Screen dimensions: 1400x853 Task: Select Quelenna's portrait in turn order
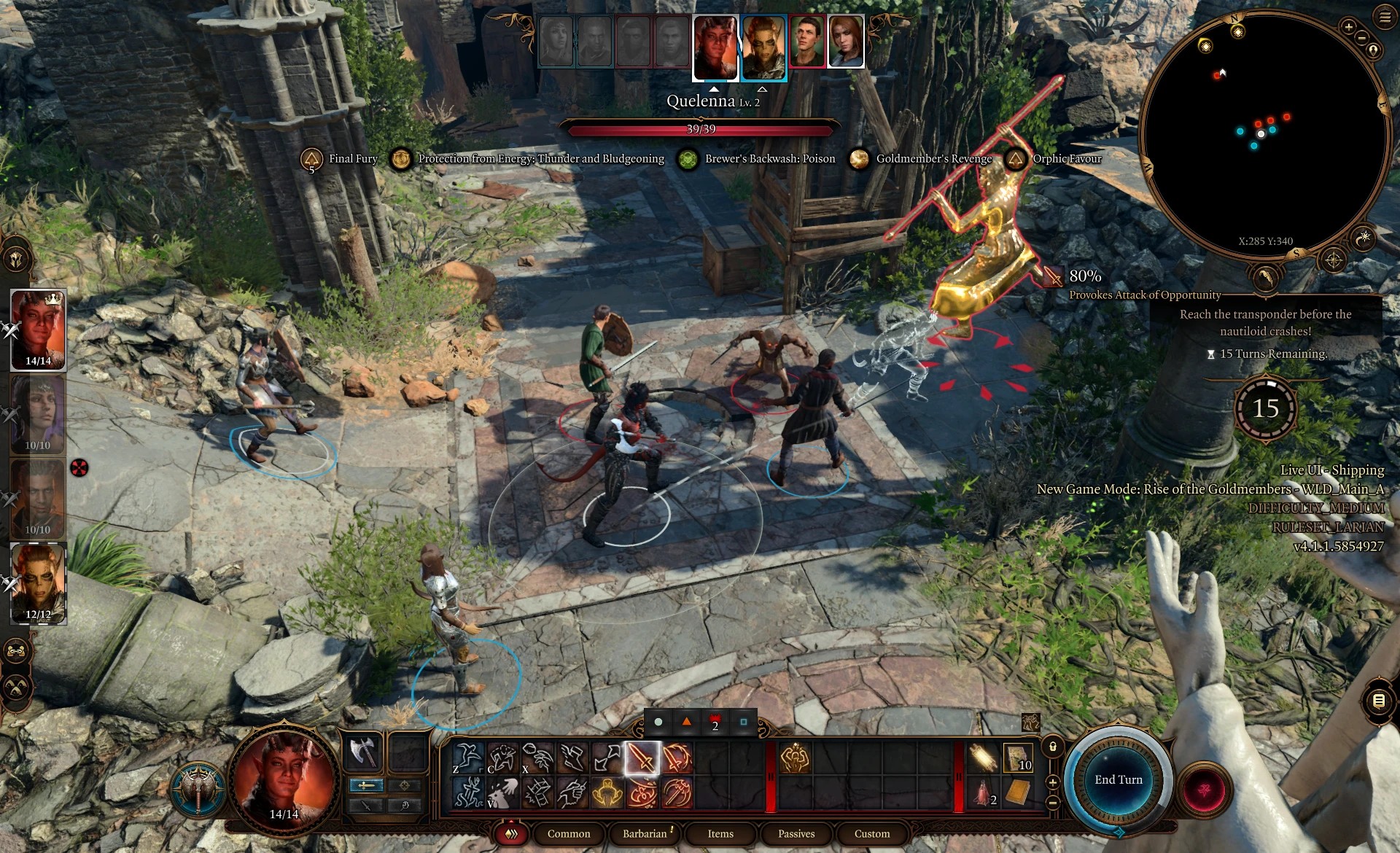click(715, 47)
